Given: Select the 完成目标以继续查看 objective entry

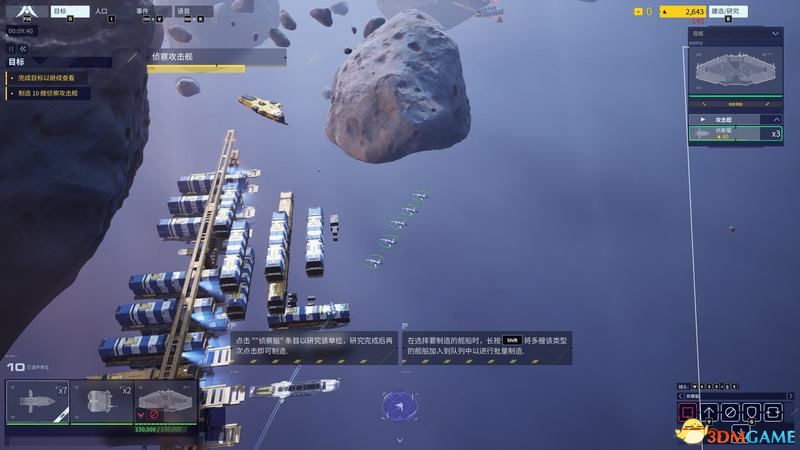Looking at the screenshot, I should (x=52, y=77).
